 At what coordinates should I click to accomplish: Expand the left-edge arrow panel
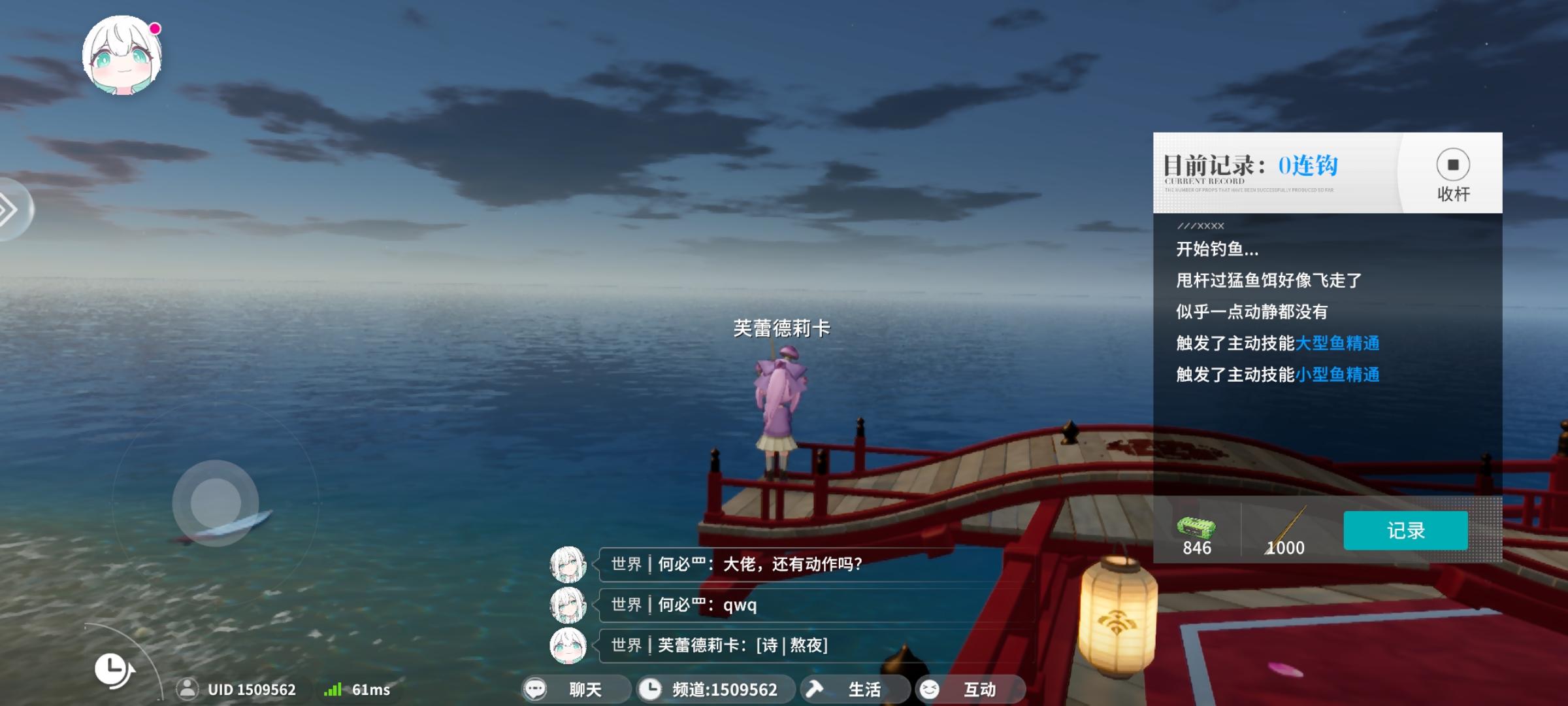pyautogui.click(x=8, y=209)
